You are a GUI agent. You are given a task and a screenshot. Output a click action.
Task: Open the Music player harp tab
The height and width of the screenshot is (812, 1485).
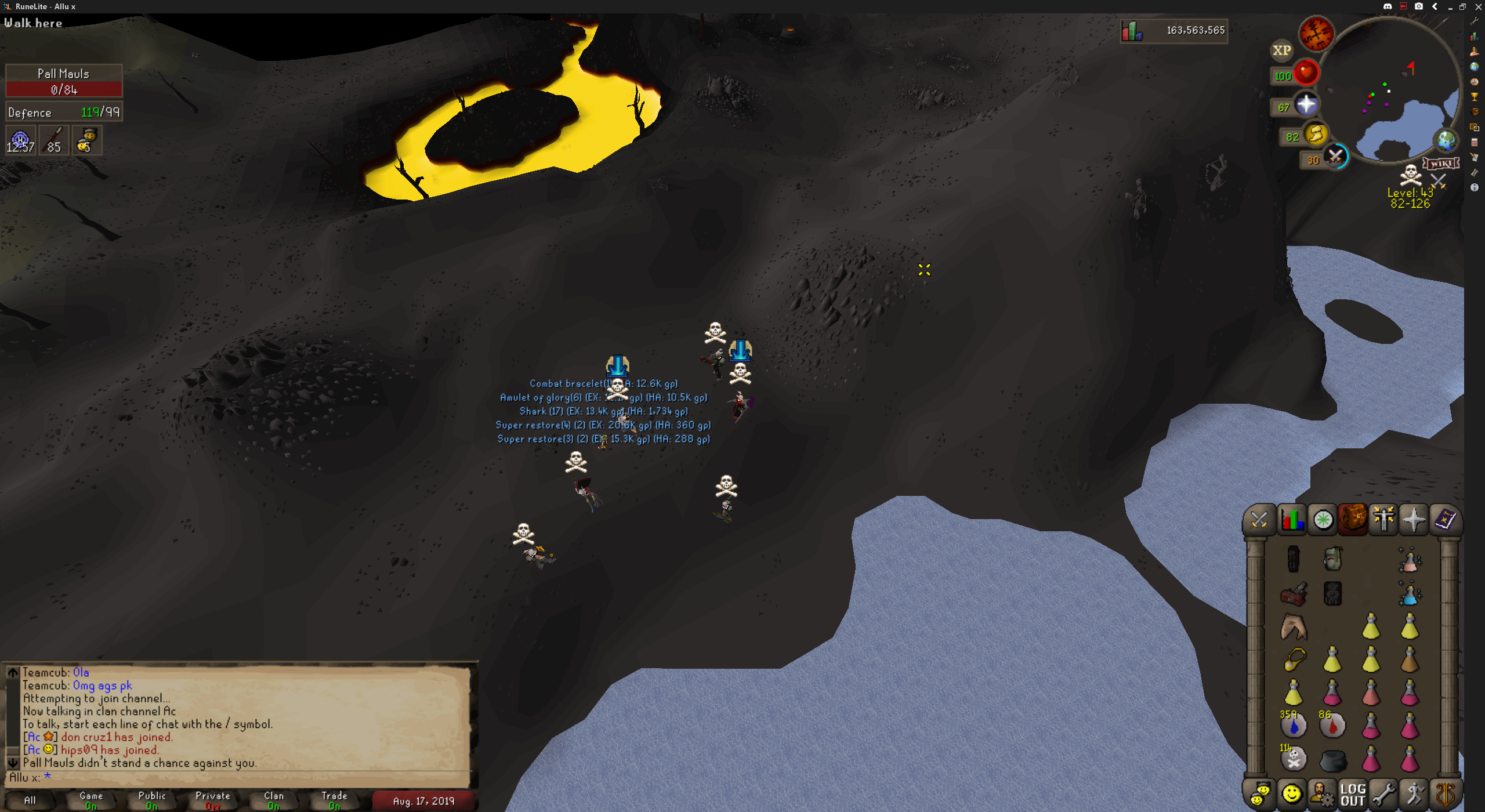(1445, 794)
